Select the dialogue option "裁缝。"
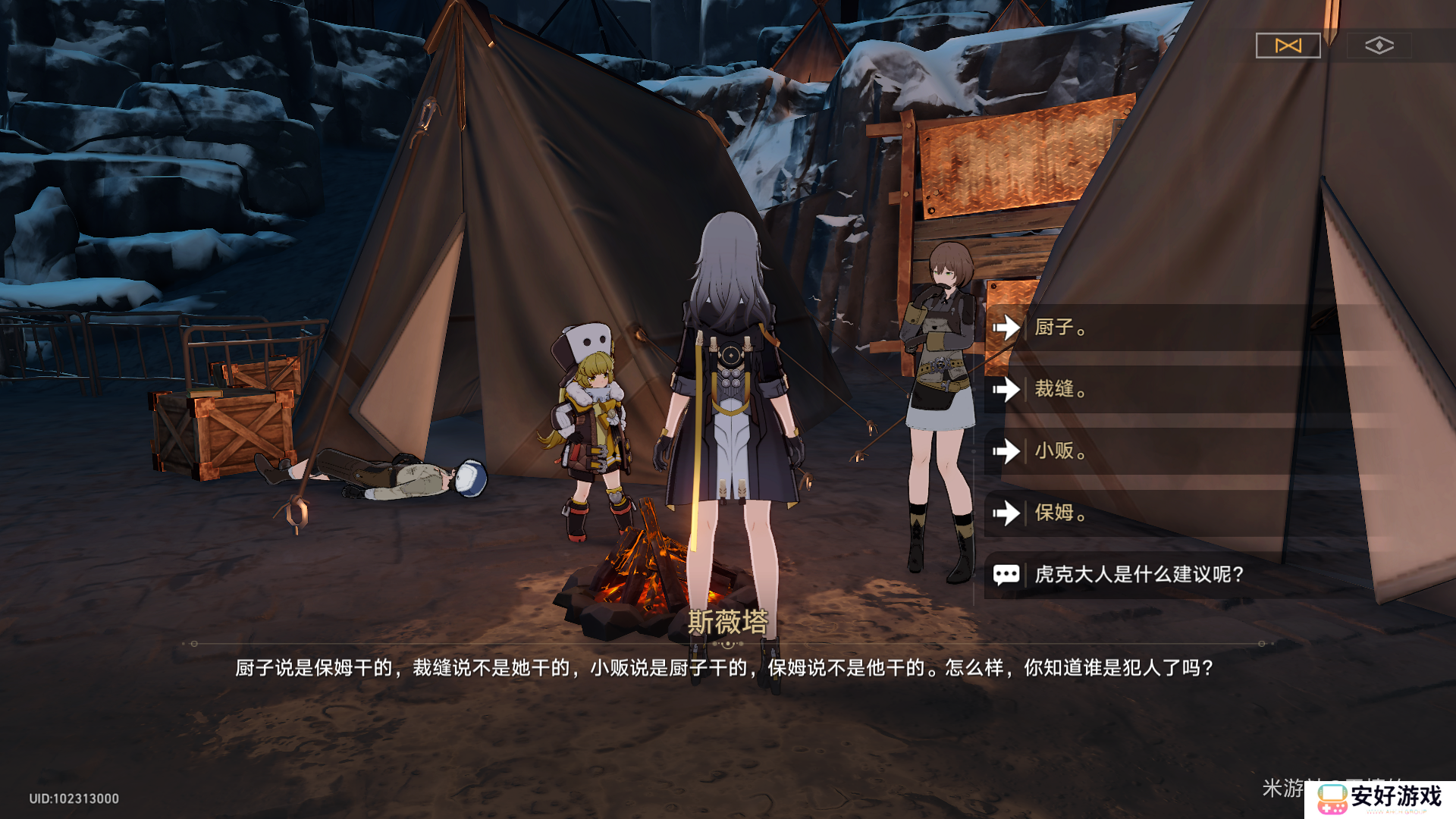The width and height of the screenshot is (1456, 819). click(x=1137, y=389)
